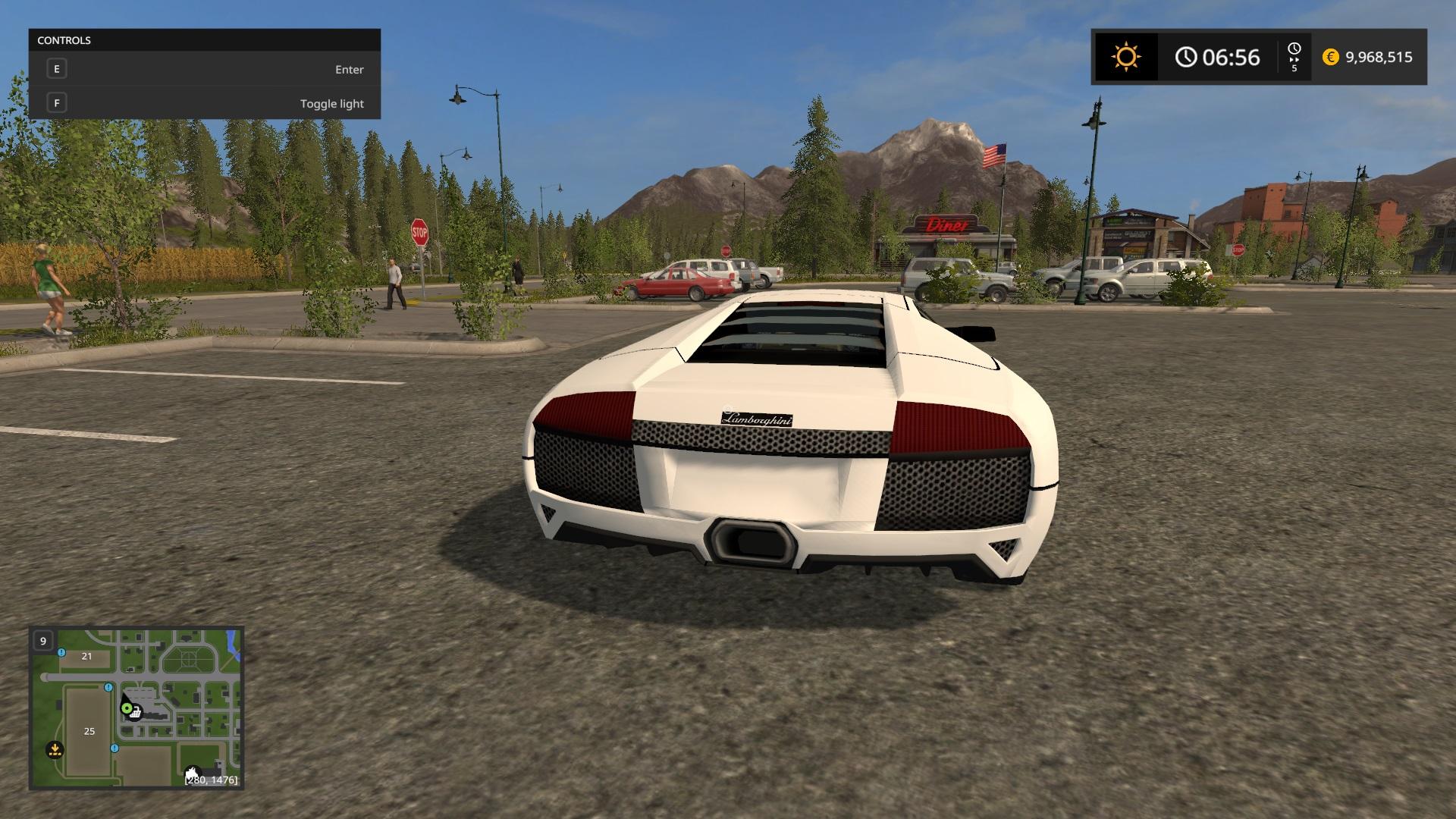Select the green player marker on minimap
Screen dimensions: 1456x819
pos(126,708)
